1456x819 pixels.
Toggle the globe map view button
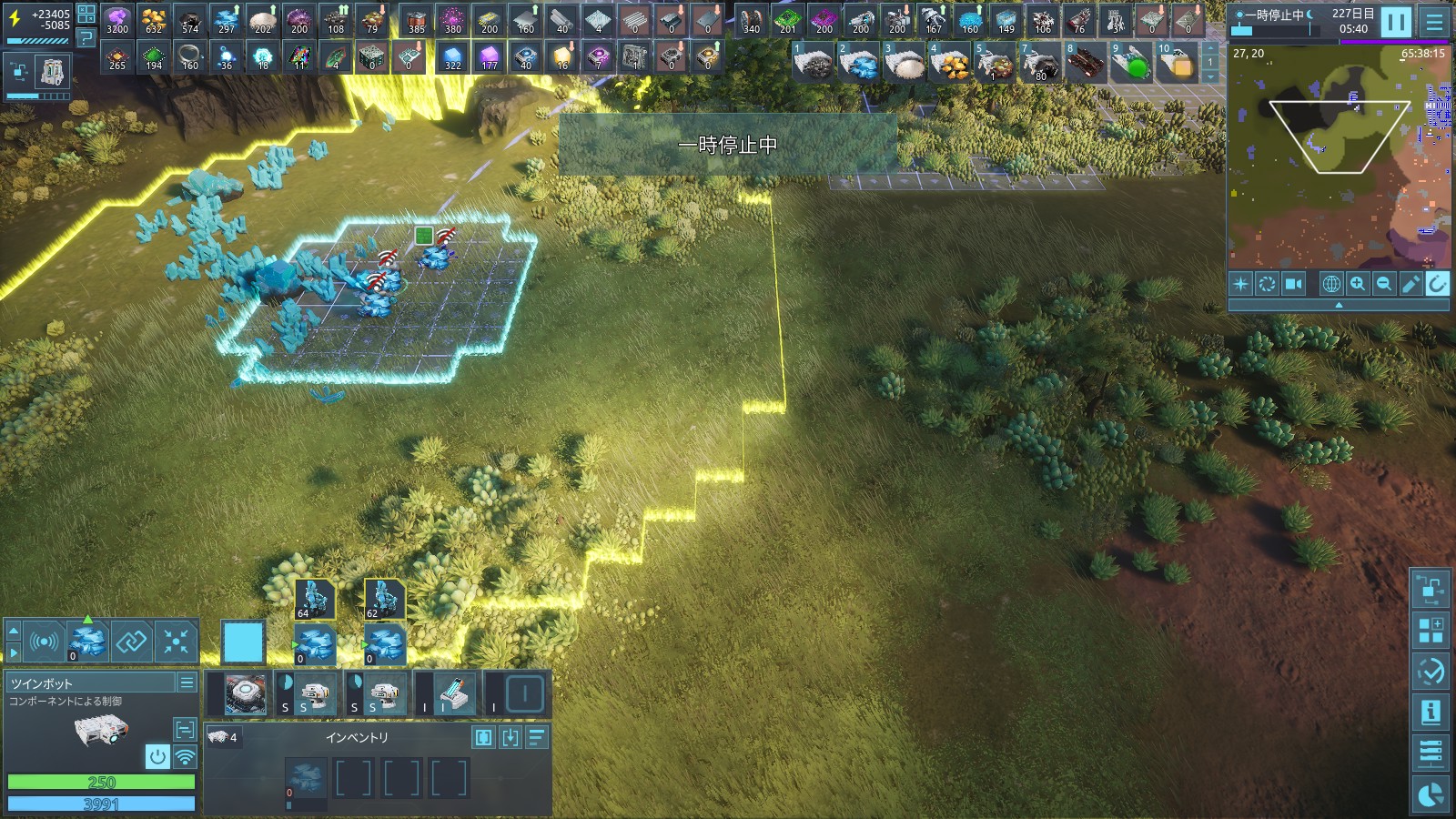(x=1331, y=284)
